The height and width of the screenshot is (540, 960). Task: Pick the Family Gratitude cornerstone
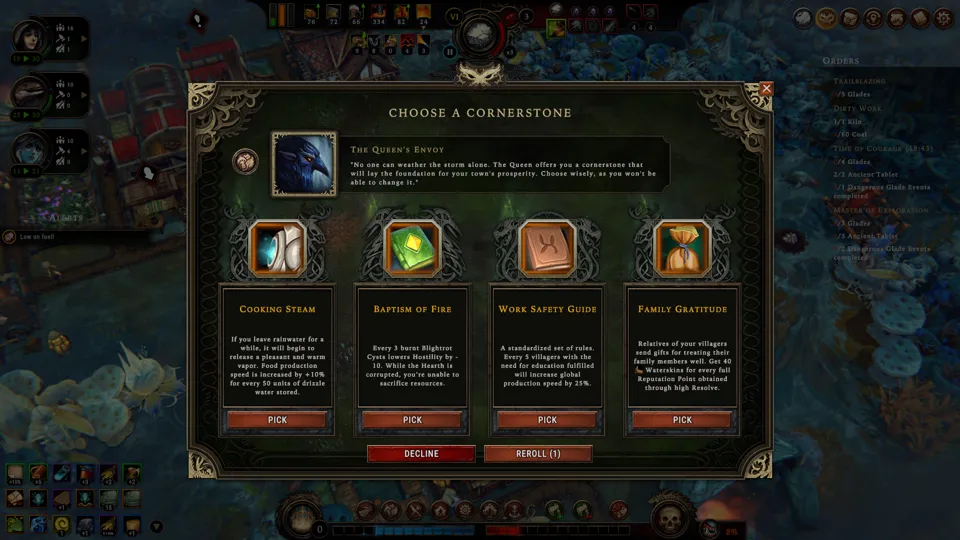[682, 420]
